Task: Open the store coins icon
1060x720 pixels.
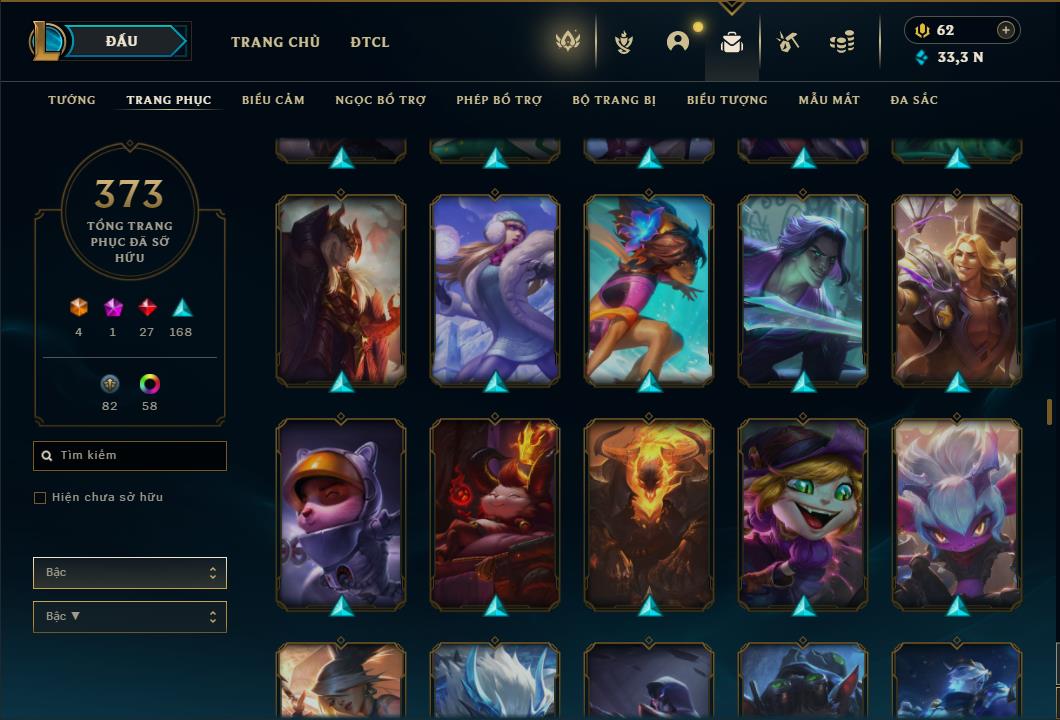Action: click(x=842, y=42)
